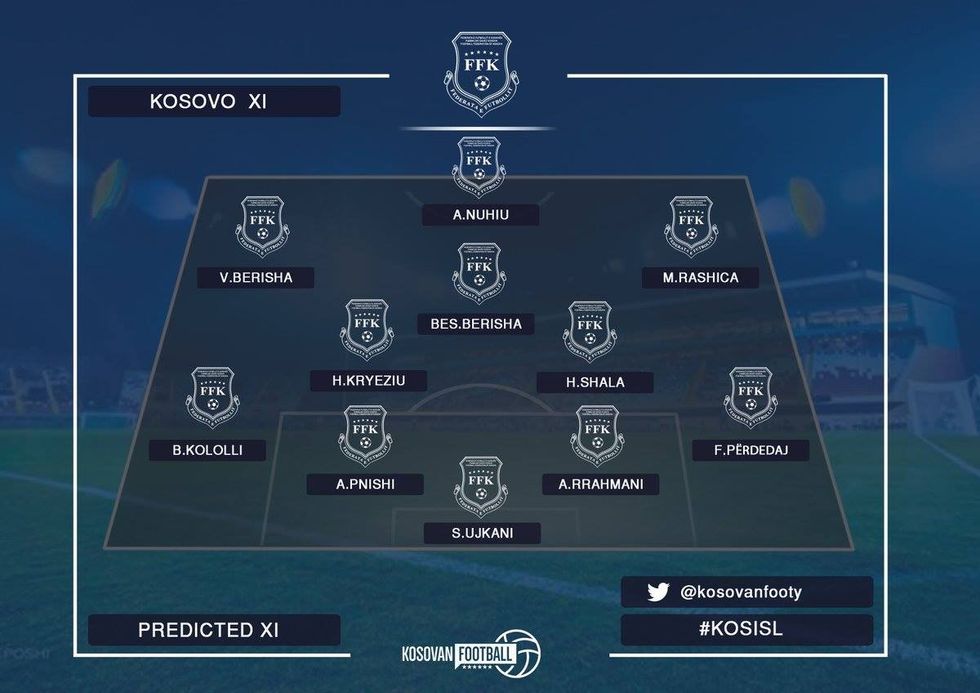The height and width of the screenshot is (693, 980).
Task: Click the Kosovan Football logo
Action: (x=470, y=654)
